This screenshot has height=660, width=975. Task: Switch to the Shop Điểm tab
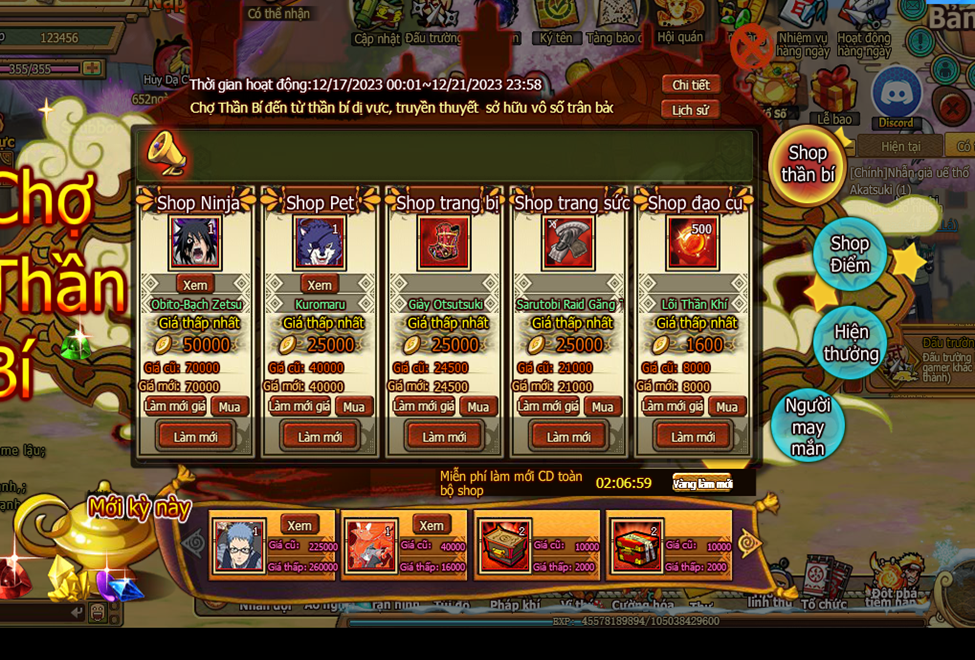tap(849, 254)
